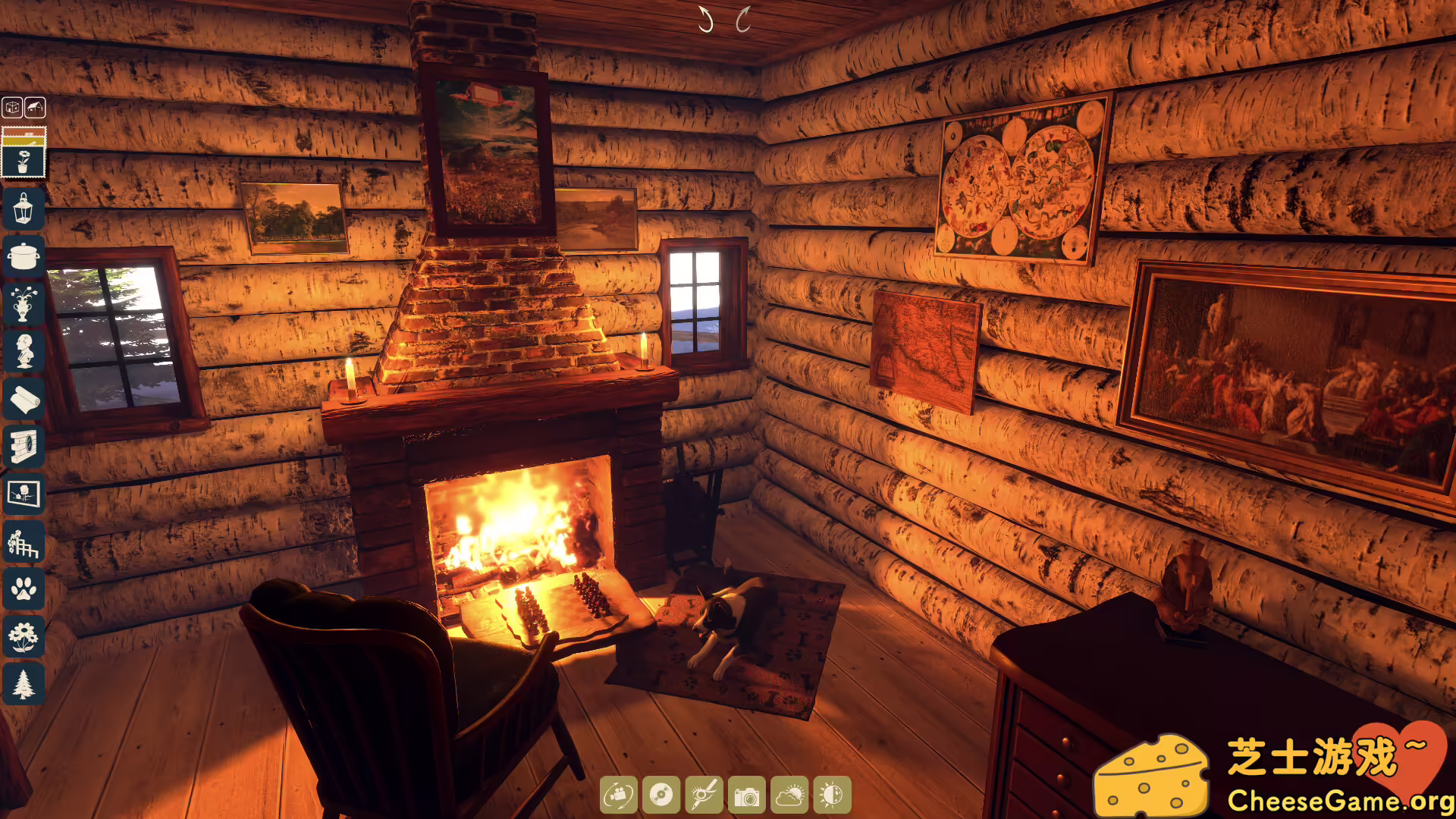Open the music disc button
The width and height of the screenshot is (1456, 819).
(661, 795)
